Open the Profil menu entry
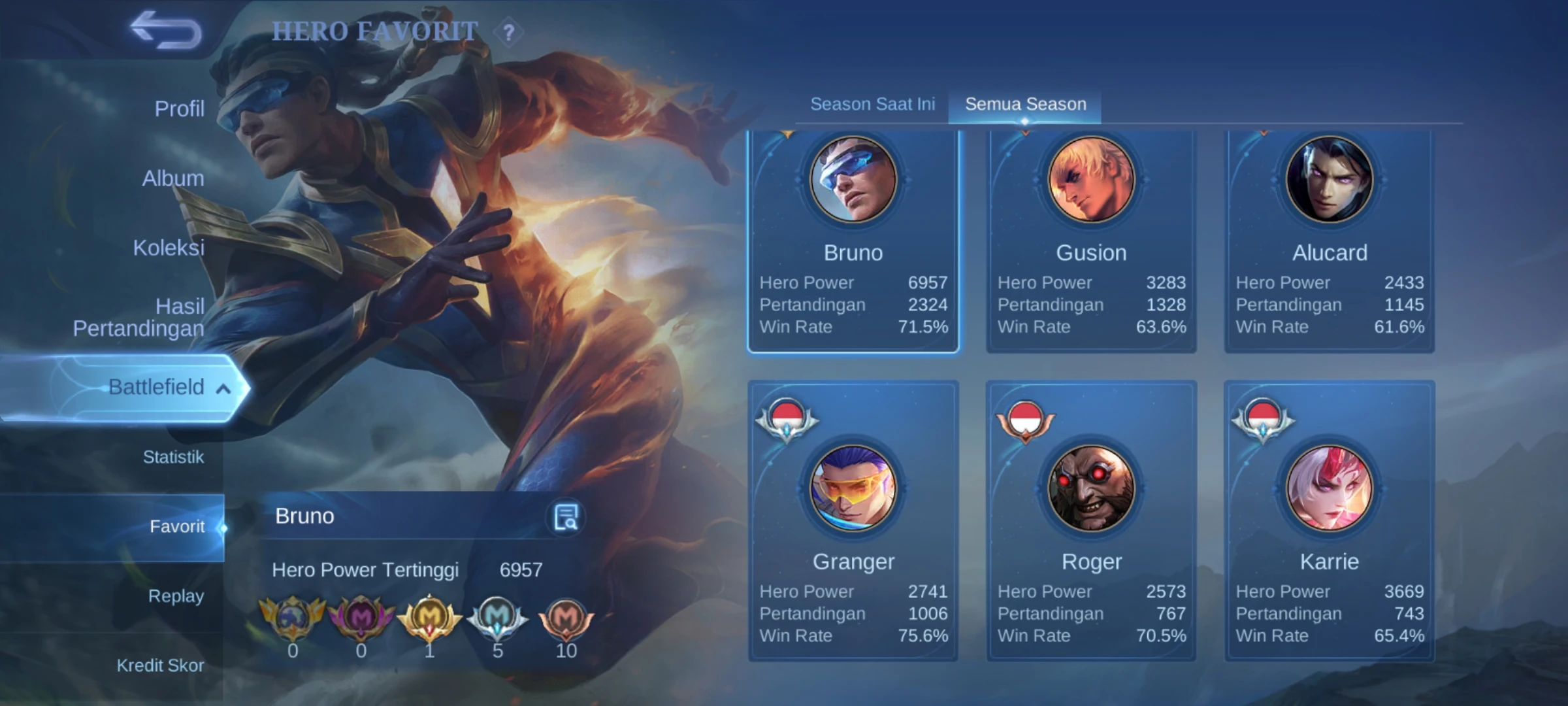1568x706 pixels. tap(179, 109)
